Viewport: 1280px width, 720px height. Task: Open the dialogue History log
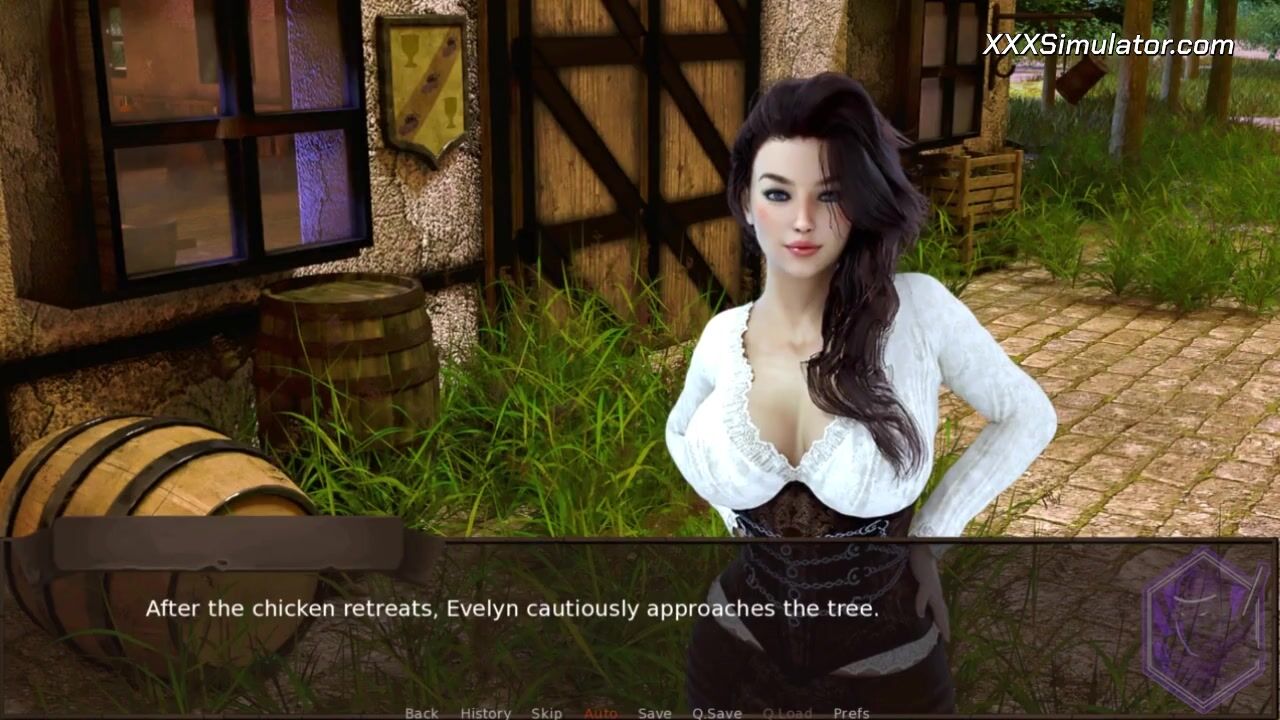tap(485, 713)
